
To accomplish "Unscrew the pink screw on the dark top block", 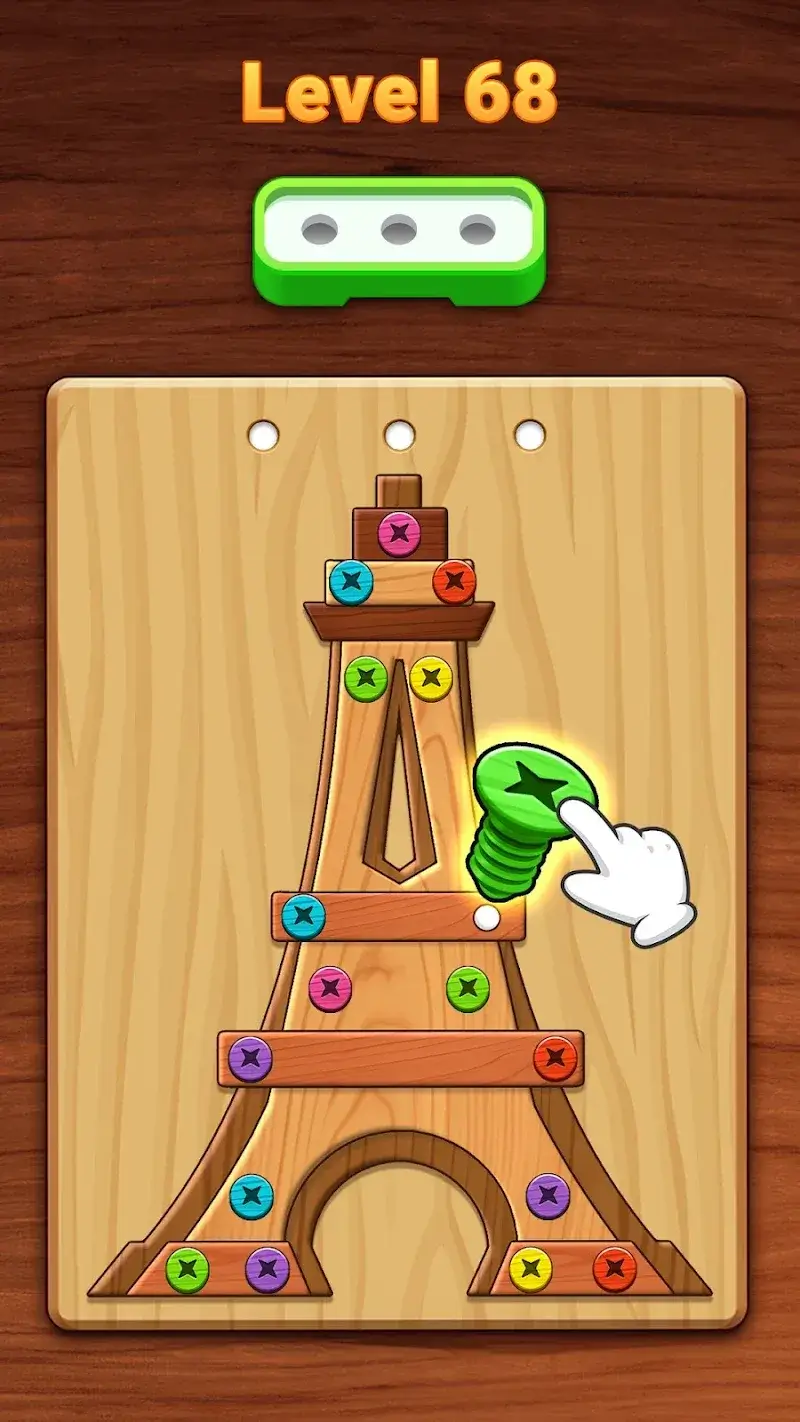I will [x=399, y=534].
